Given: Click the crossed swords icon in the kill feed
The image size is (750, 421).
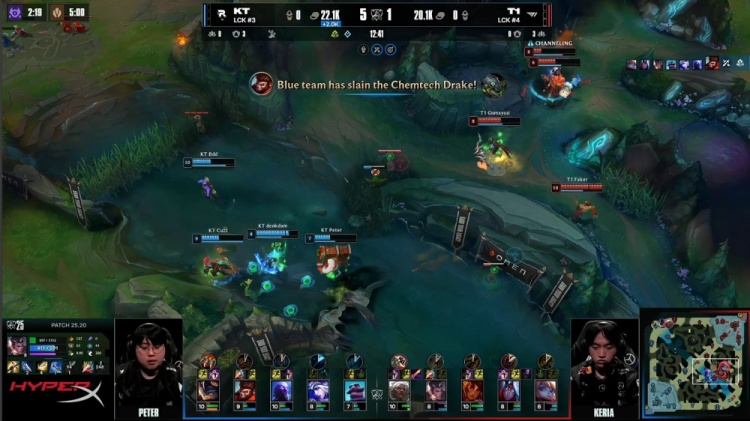Looking at the screenshot, I should point(376,15).
